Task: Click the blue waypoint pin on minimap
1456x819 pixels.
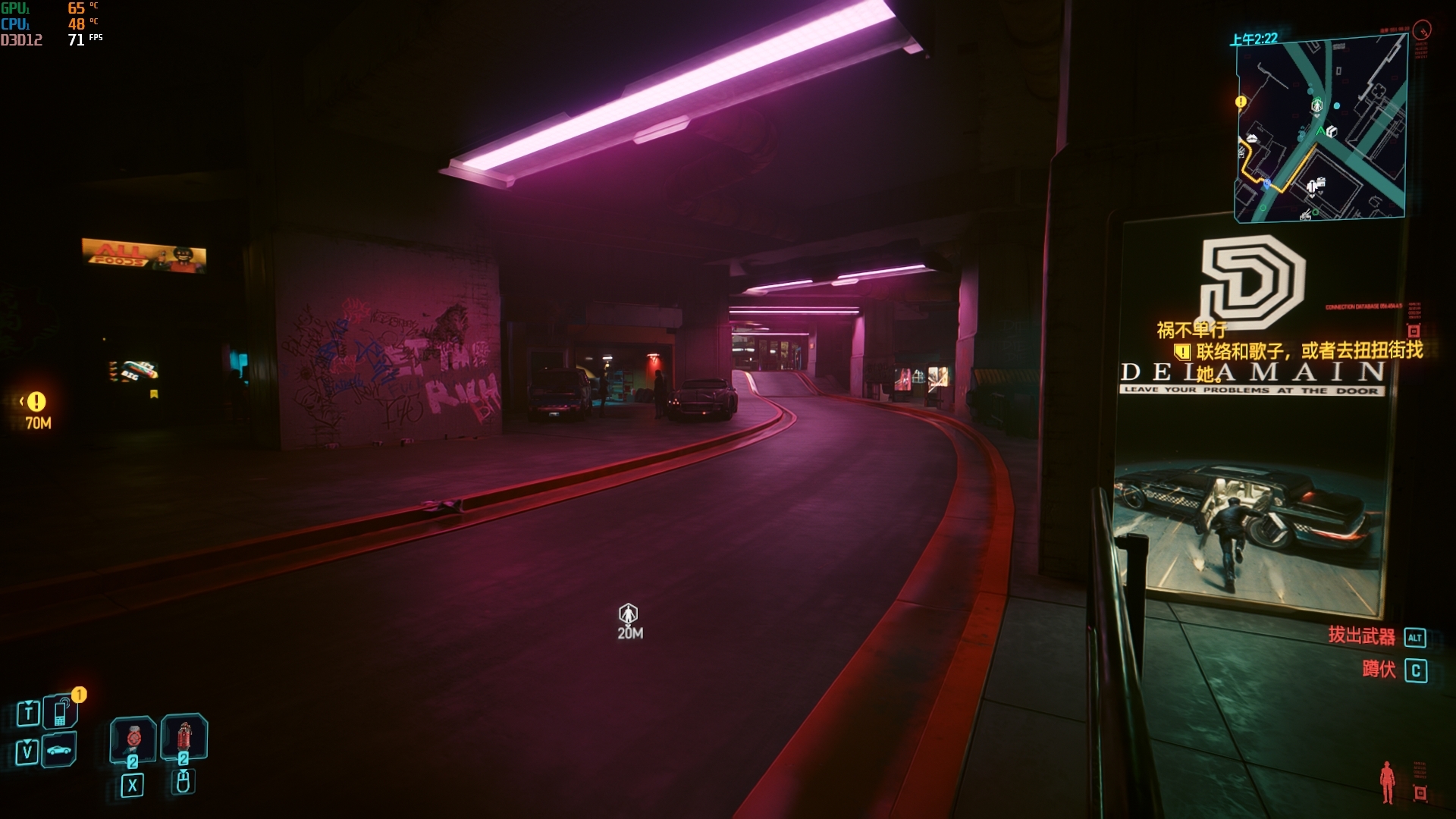Action: pyautogui.click(x=1266, y=184)
